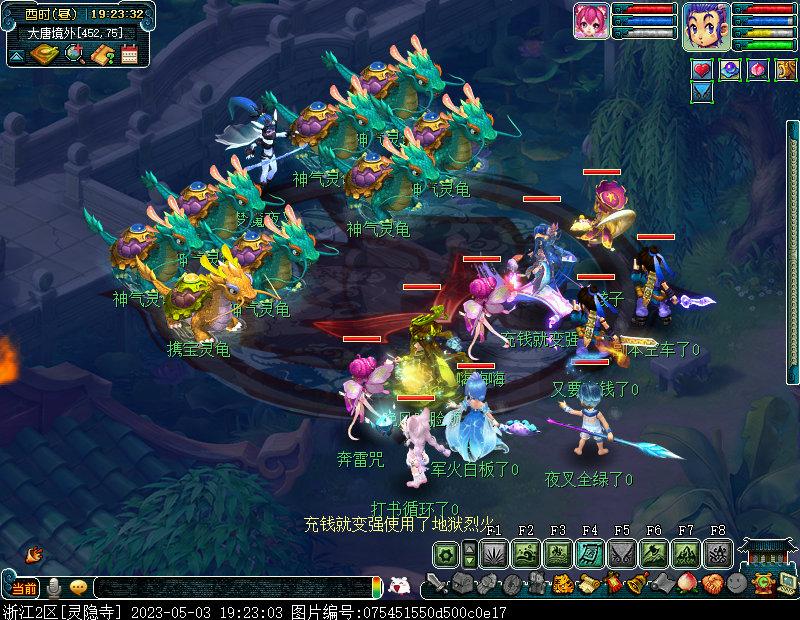Image resolution: width=800 pixels, height=620 pixels.
Task: Open the guide book with question mark
Action: [x=101, y=54]
